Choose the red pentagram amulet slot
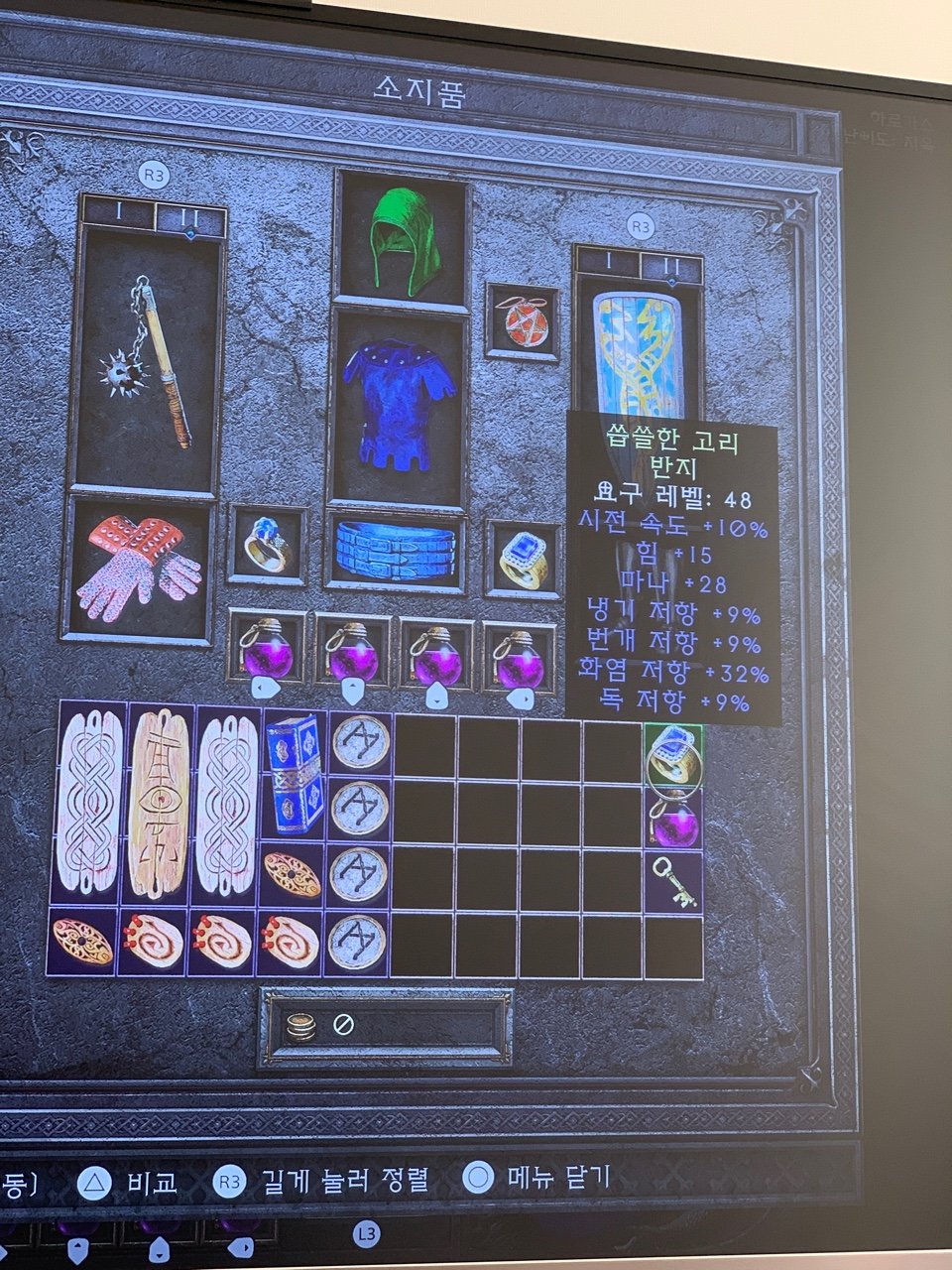 pyautogui.click(x=522, y=321)
